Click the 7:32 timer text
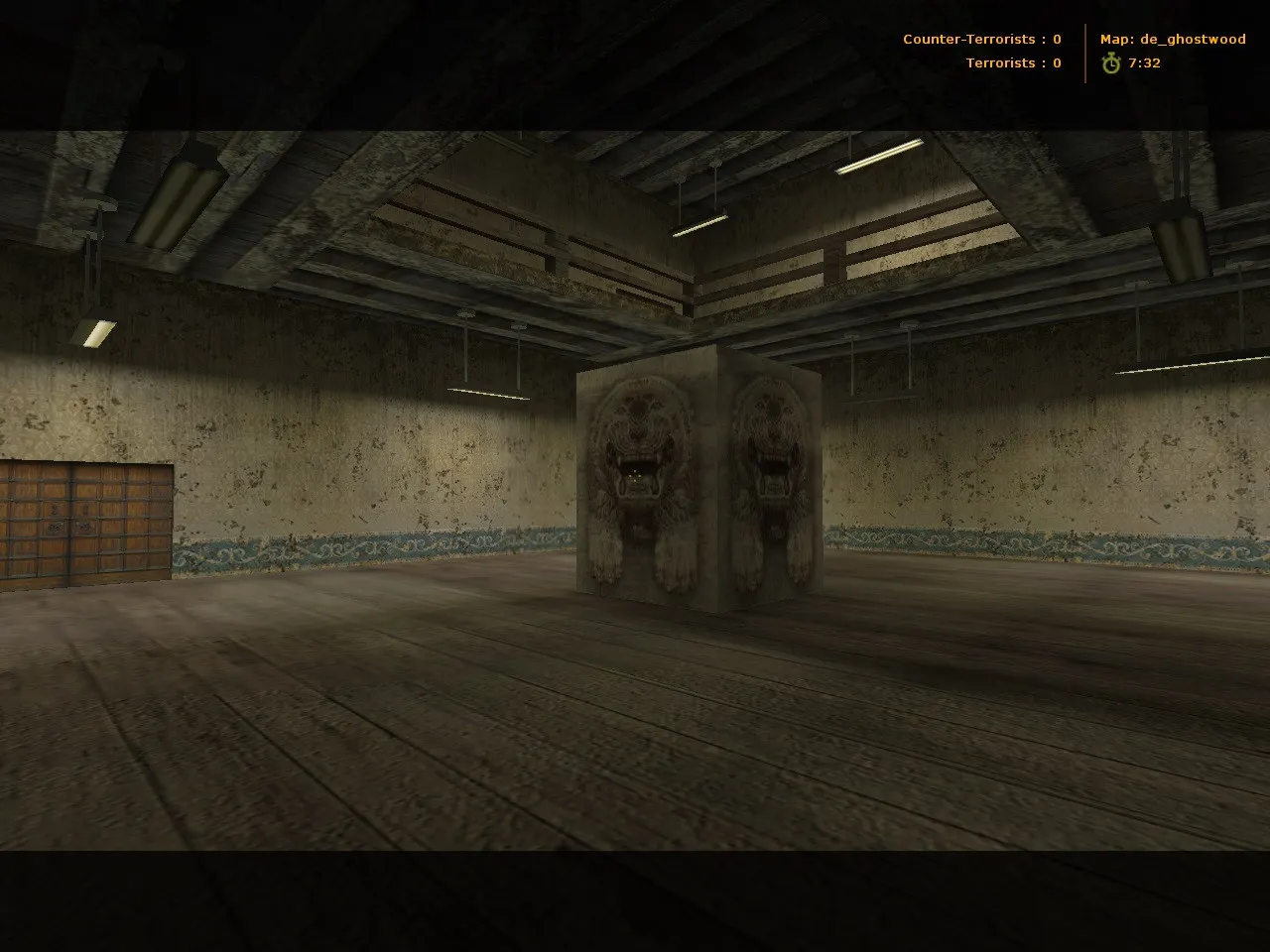Viewport: 1270px width, 952px height. click(x=1143, y=62)
